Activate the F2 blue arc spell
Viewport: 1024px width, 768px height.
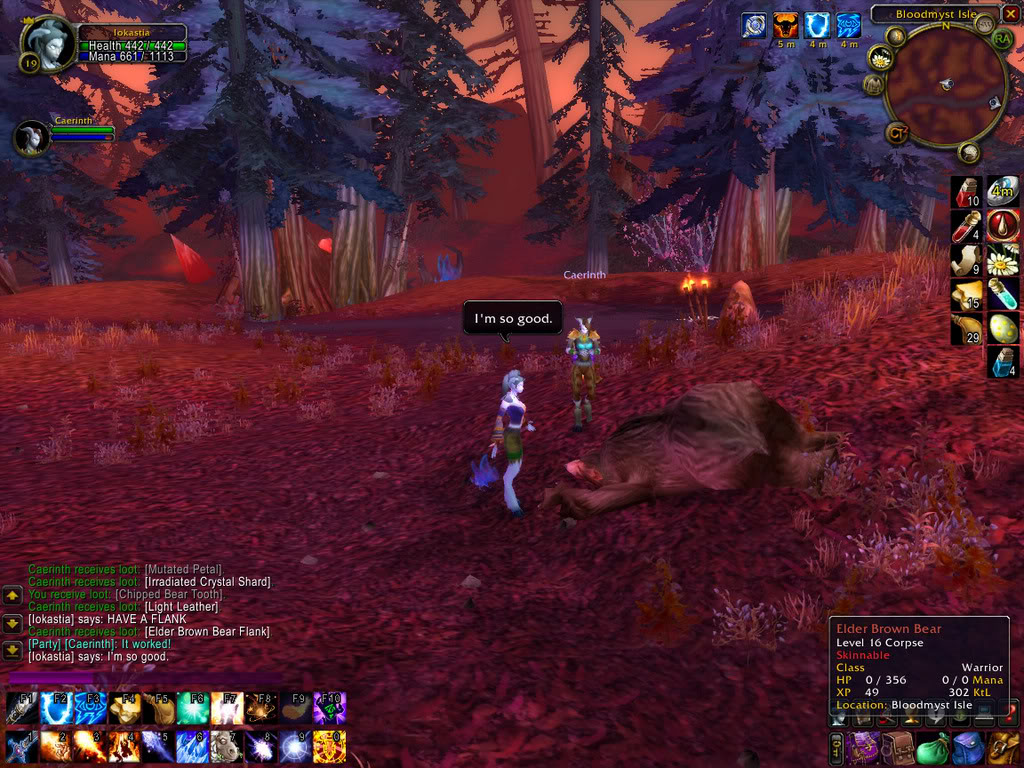pyautogui.click(x=57, y=708)
